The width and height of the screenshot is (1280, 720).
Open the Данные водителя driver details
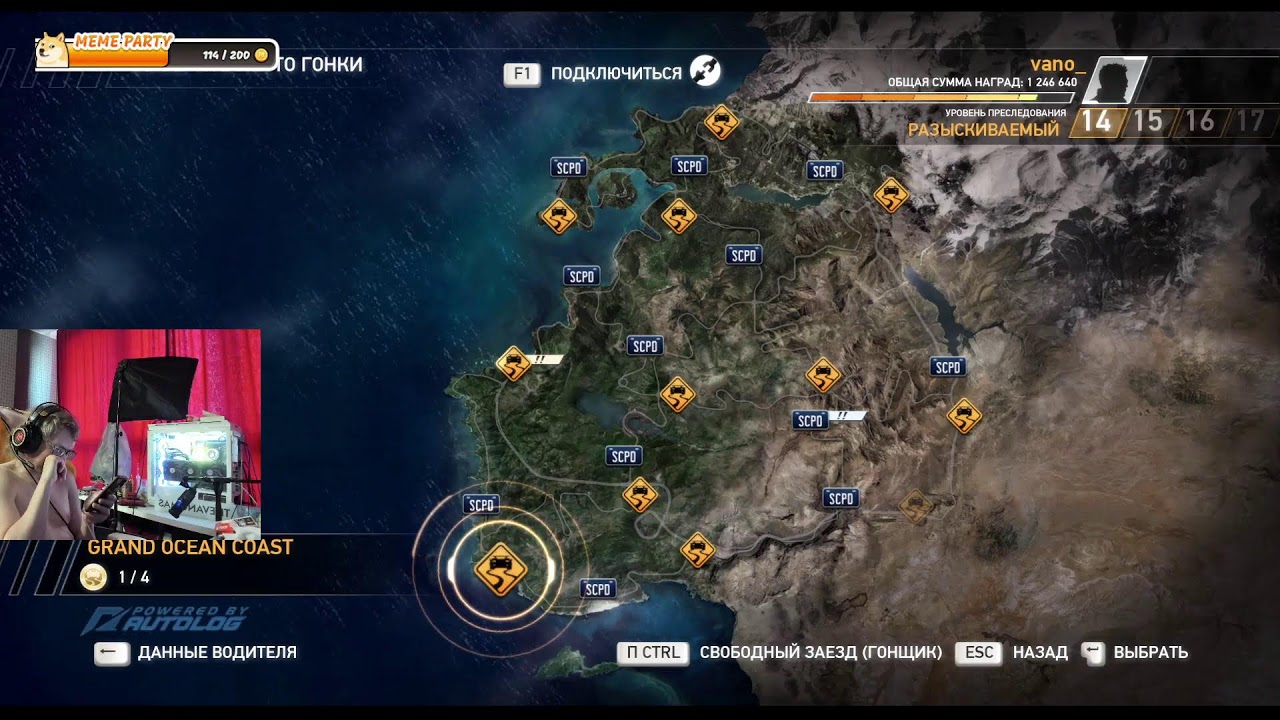196,653
